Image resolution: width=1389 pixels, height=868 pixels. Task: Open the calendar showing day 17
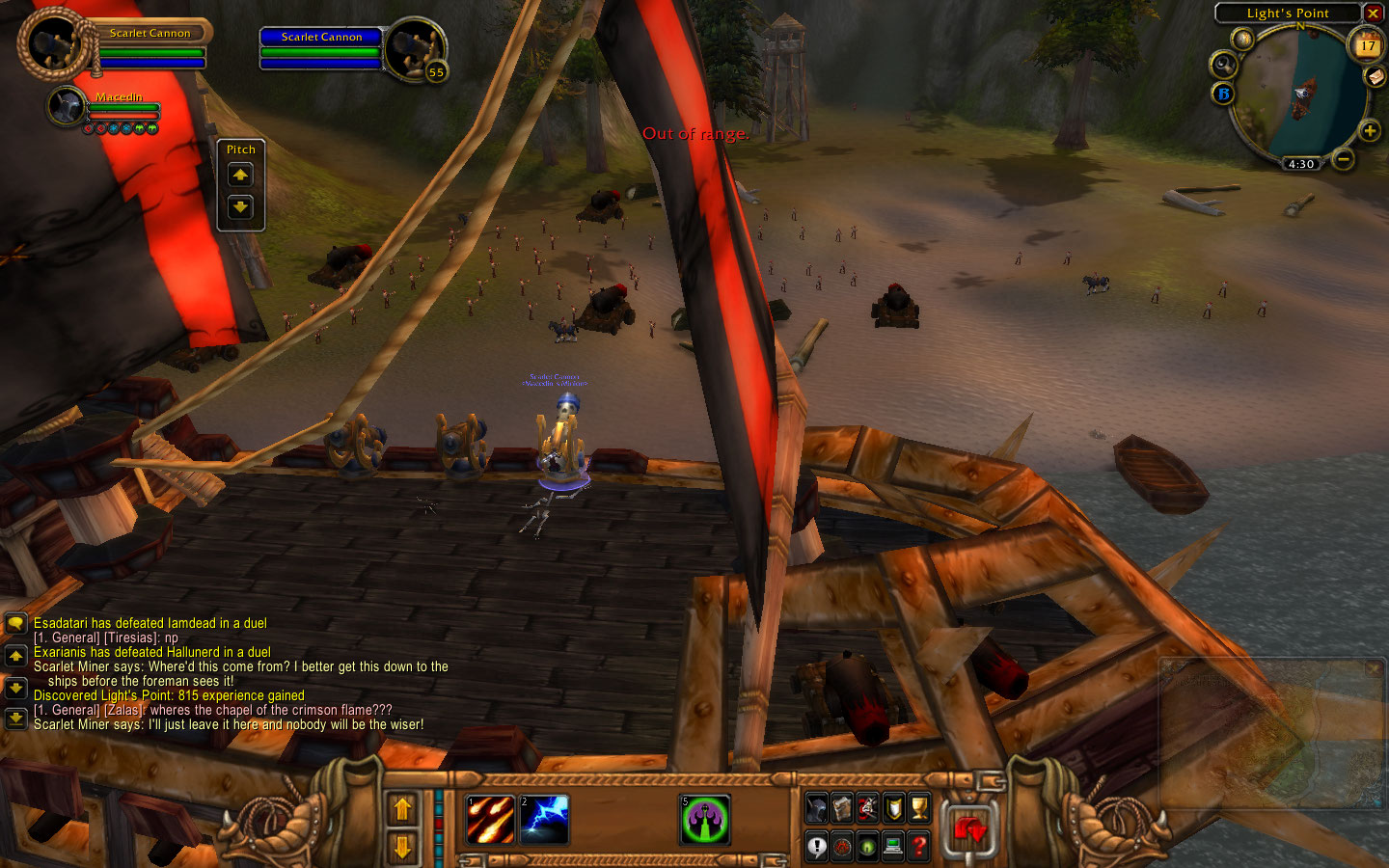click(1367, 45)
